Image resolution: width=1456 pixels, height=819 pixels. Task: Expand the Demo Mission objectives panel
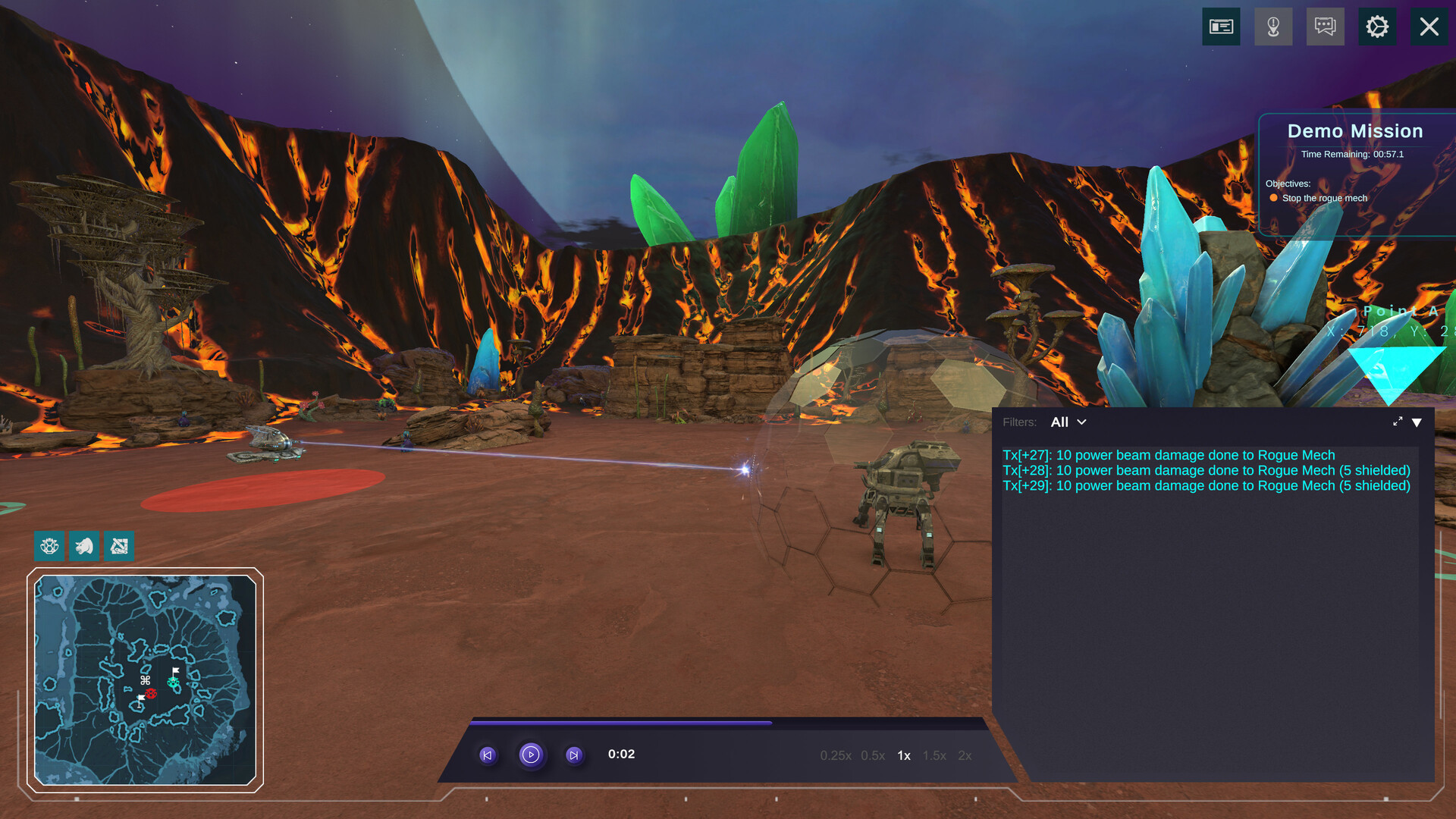(1354, 130)
